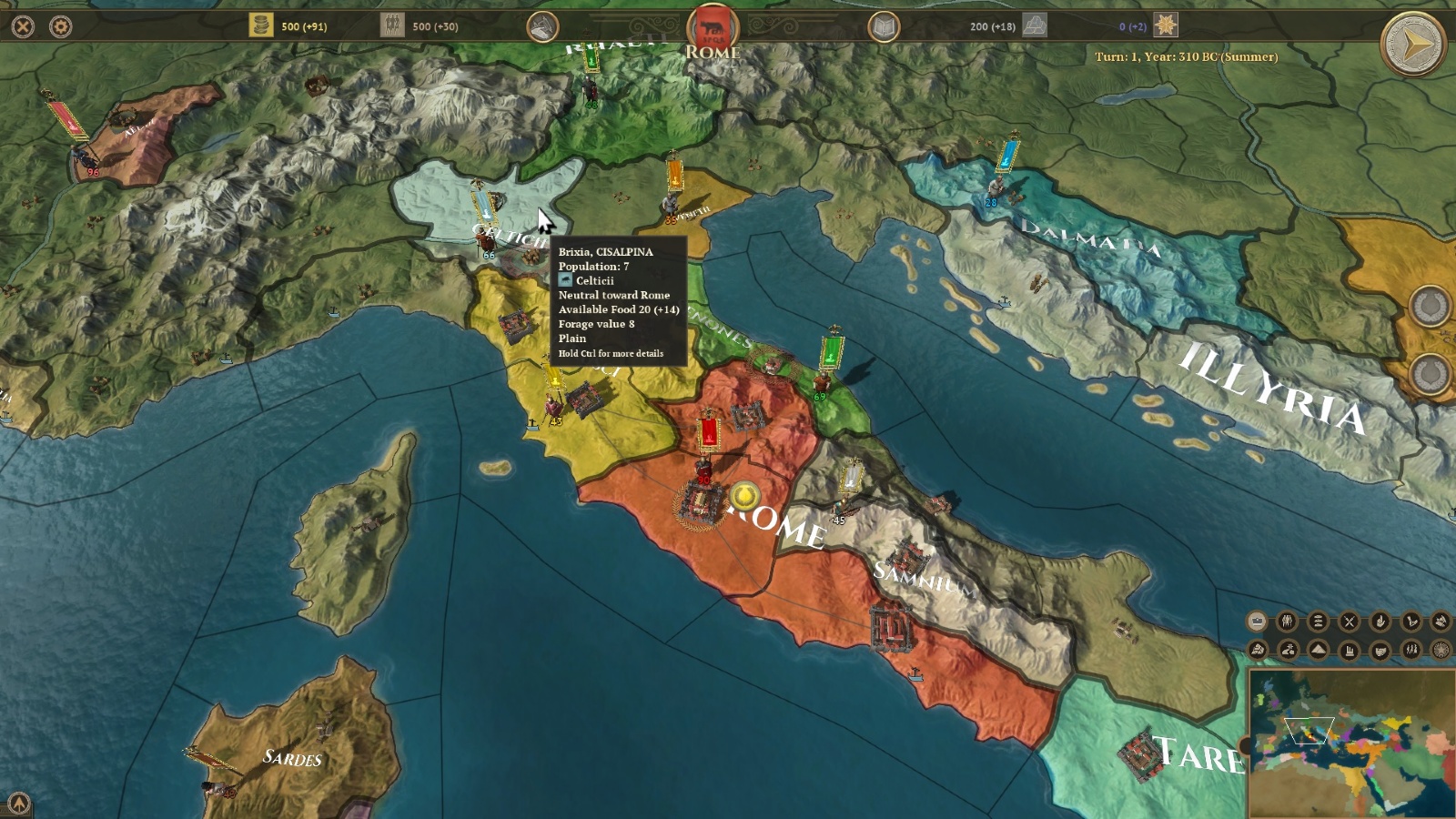Select the raised hand map filter
Screen dimensions: 1456x819
1380,622
